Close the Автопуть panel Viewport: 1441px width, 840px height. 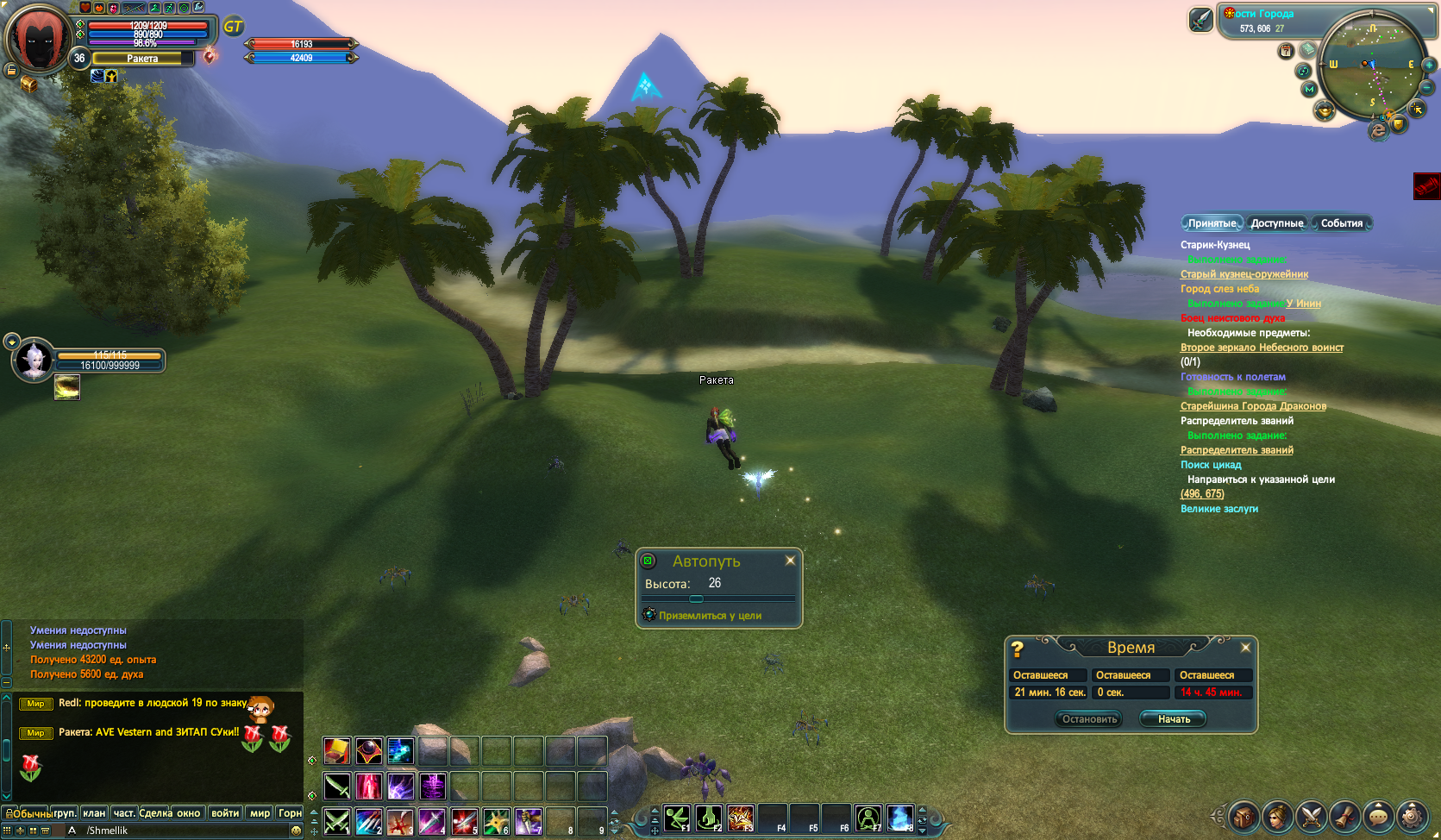pyautogui.click(x=790, y=561)
